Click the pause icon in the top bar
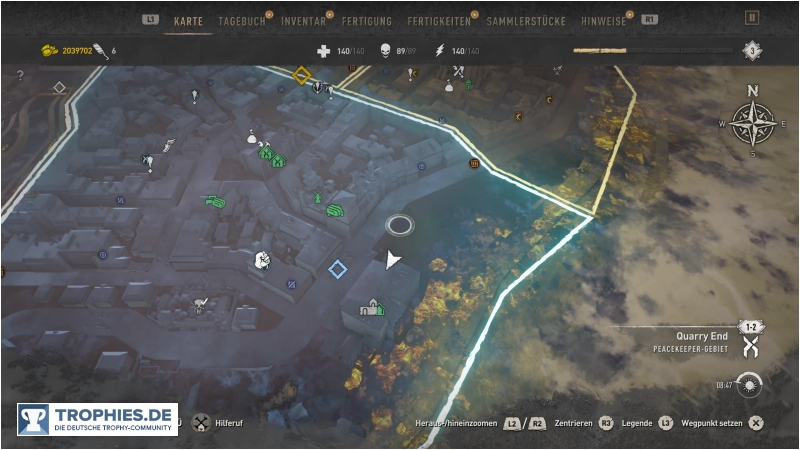Viewport: 800px width, 450px height. 752,18
